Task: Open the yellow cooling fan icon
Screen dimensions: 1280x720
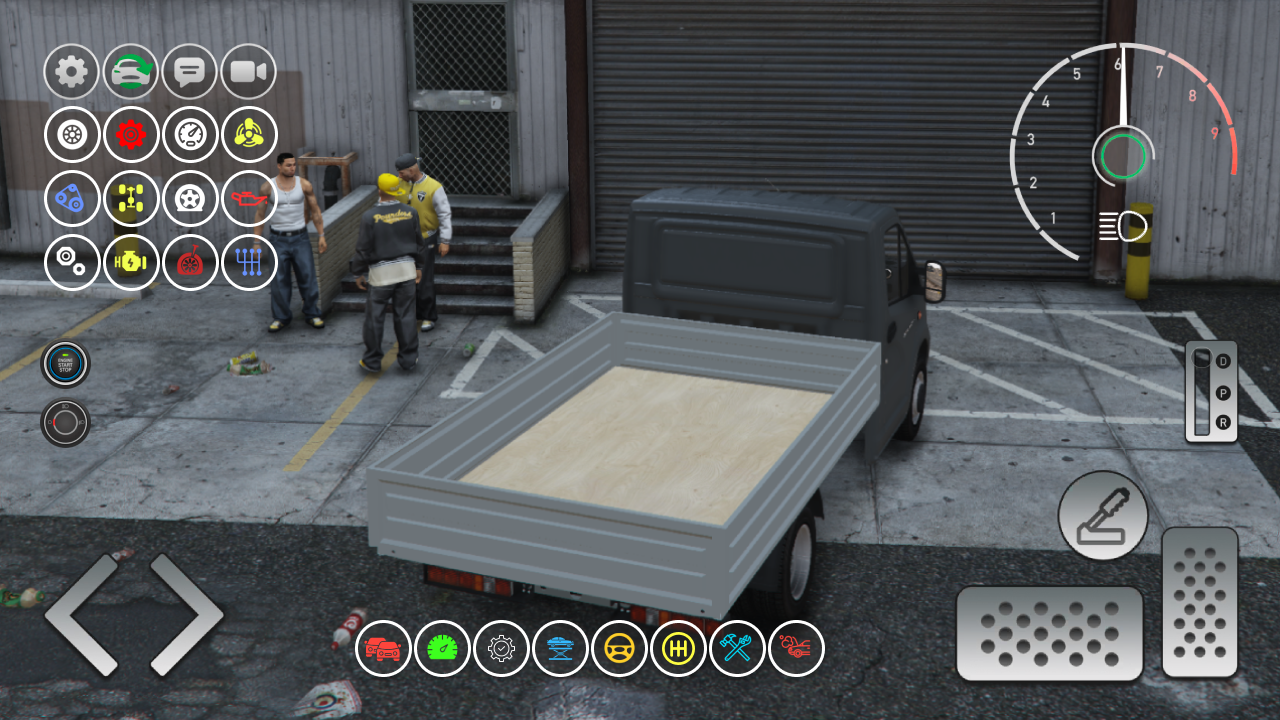Action: pyautogui.click(x=249, y=135)
